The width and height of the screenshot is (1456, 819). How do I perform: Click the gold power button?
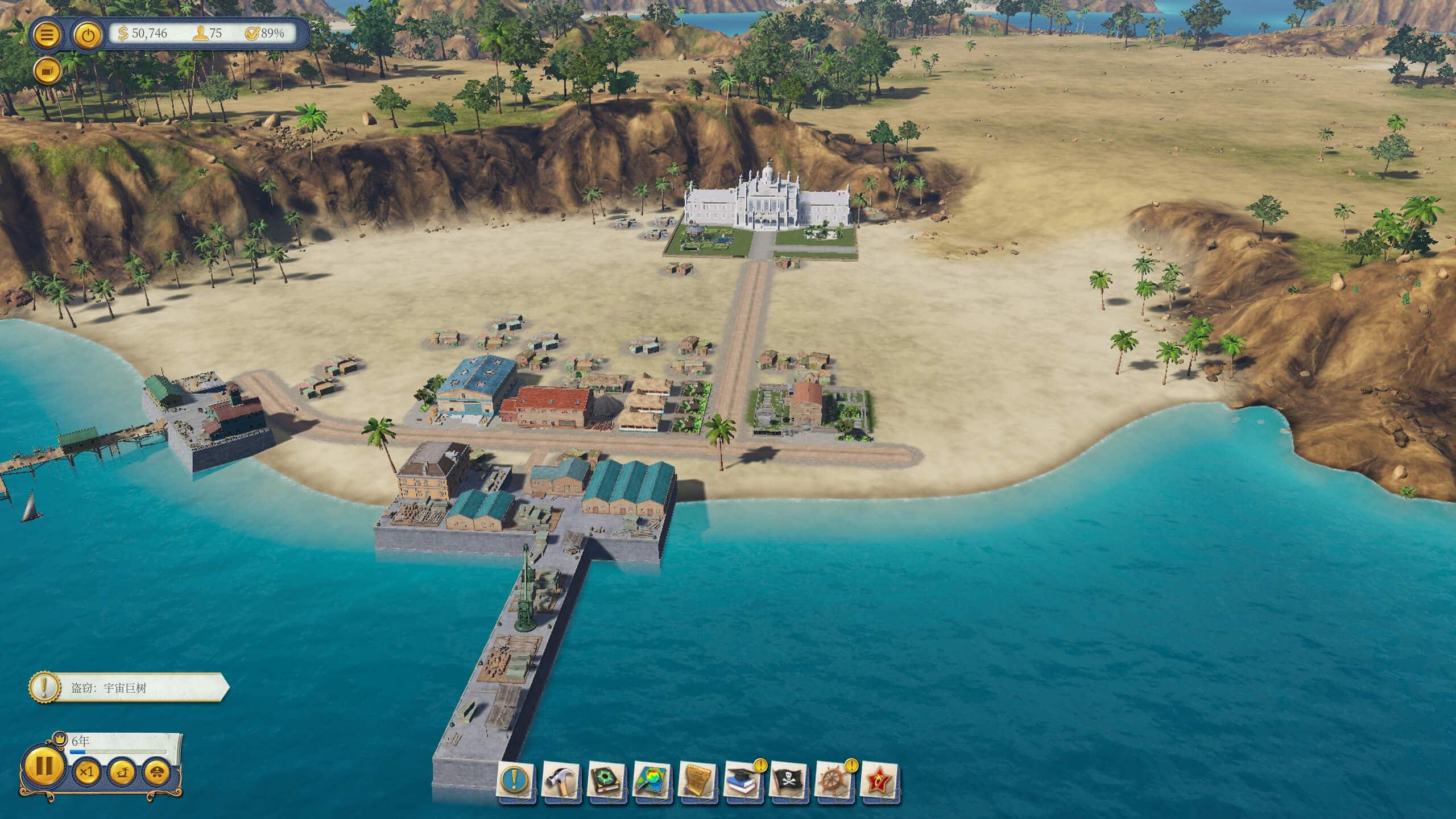(x=88, y=35)
